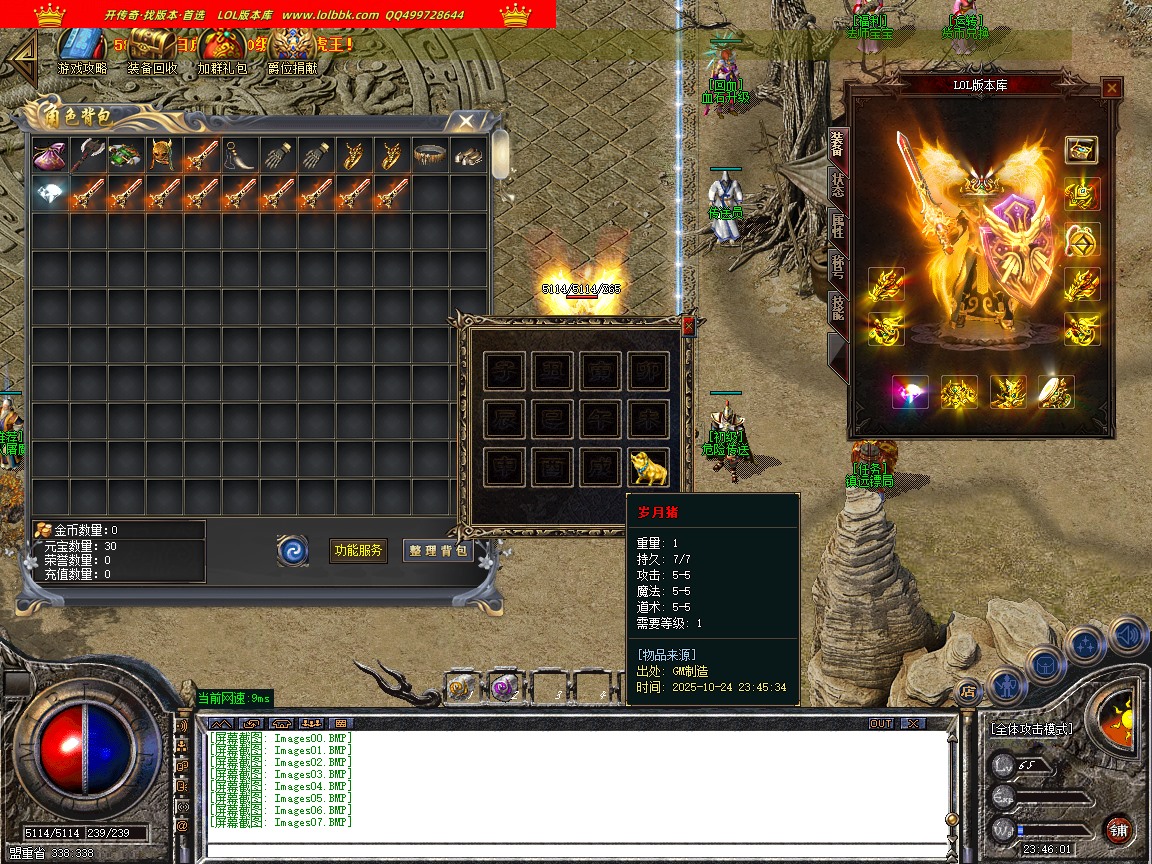Click the 功能服务 button
This screenshot has height=864, width=1152.
(358, 550)
